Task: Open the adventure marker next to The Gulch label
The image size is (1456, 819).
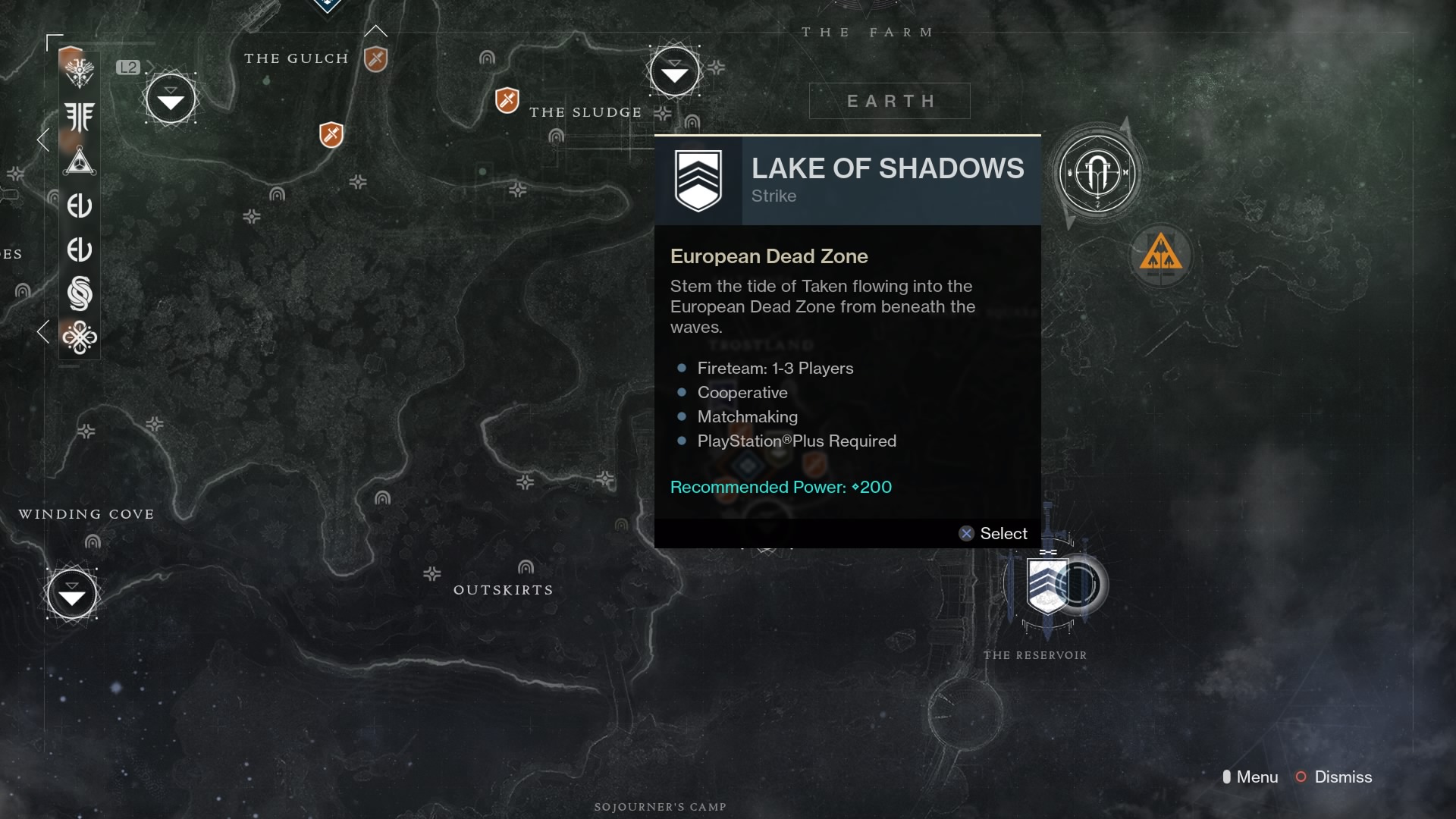Action: [x=375, y=58]
